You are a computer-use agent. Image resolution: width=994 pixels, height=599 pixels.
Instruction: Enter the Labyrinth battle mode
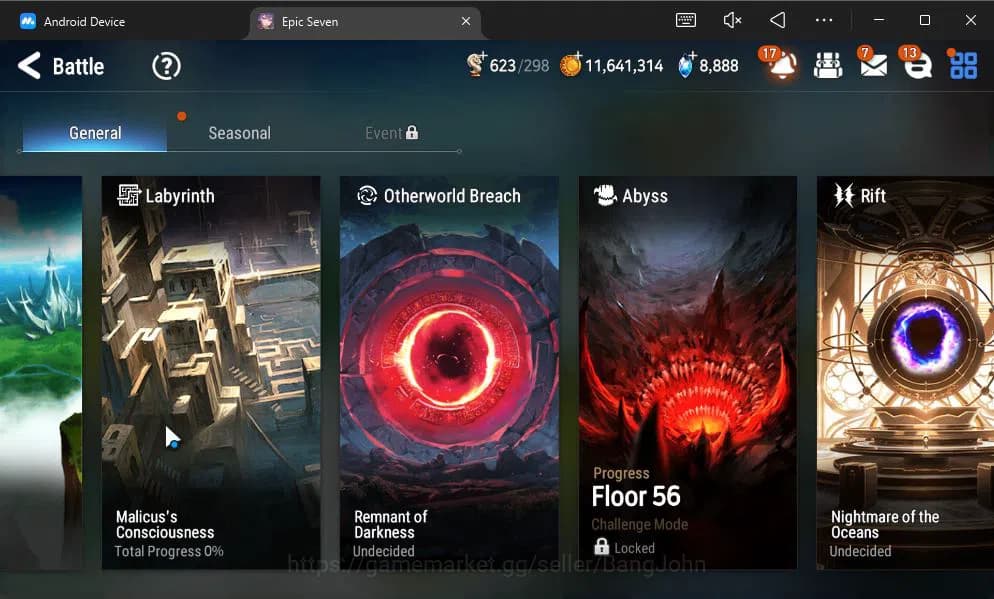211,372
